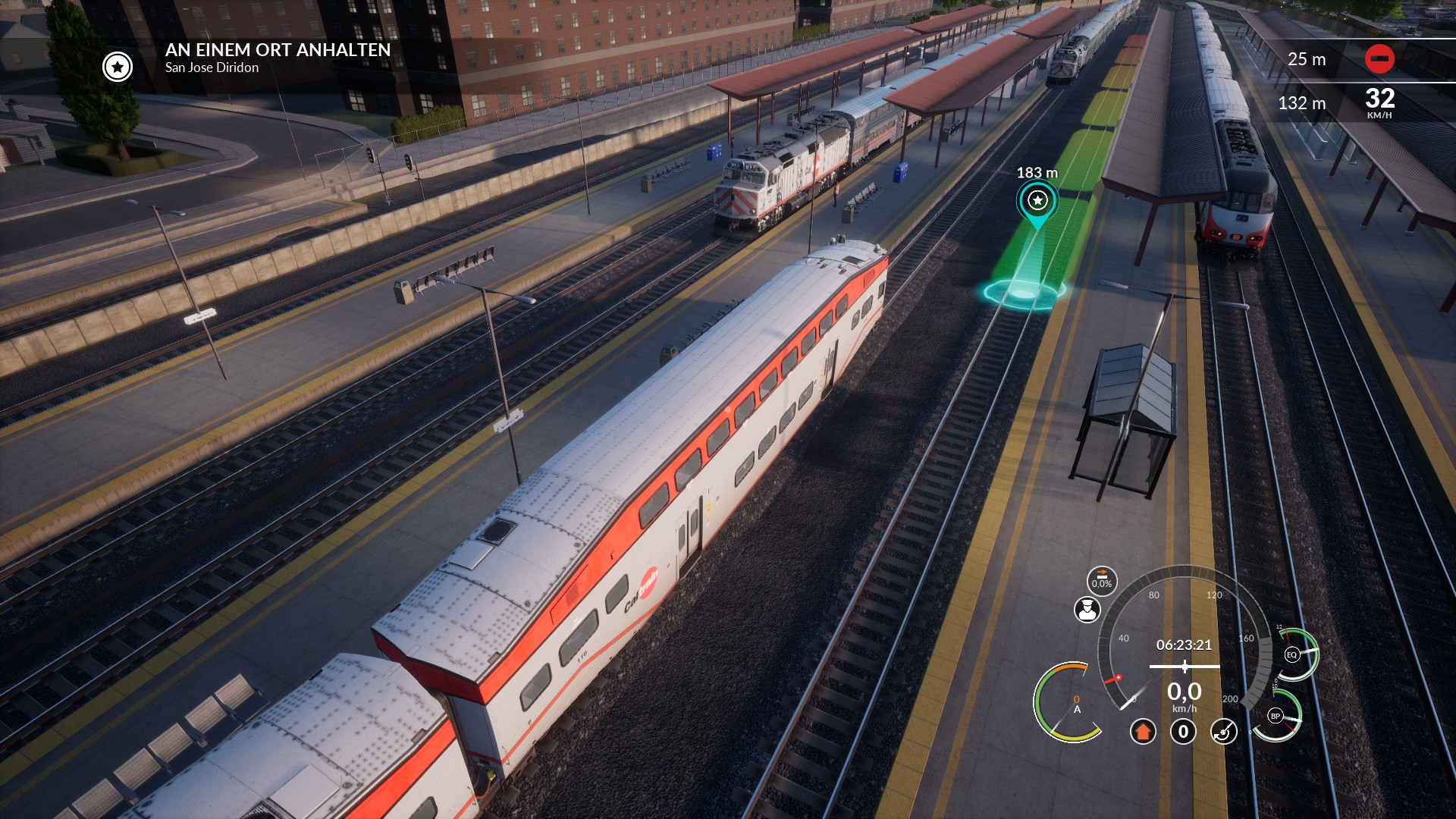Click the BP brake pipe gauge
Screen dimensions: 1456x819
[1276, 716]
